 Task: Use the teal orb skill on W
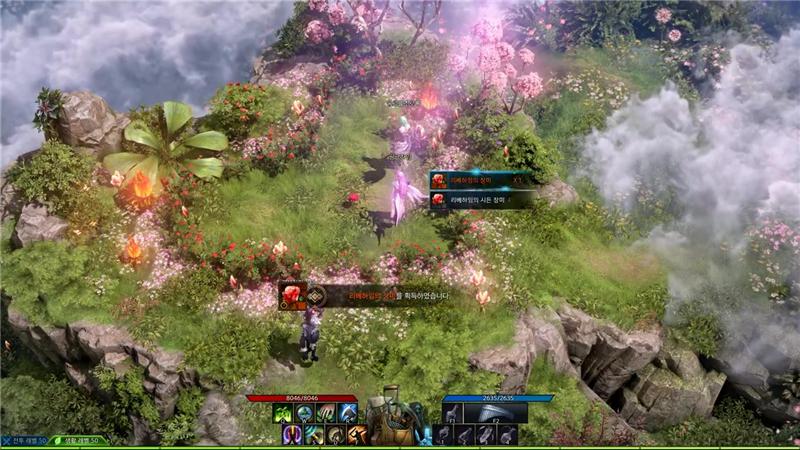pos(303,413)
